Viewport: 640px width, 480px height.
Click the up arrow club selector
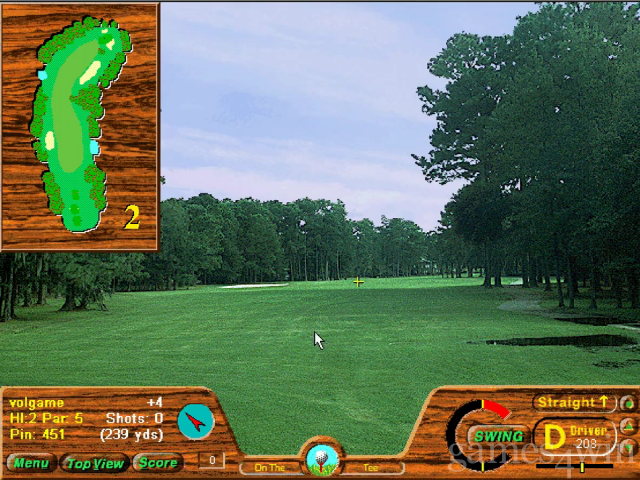[627, 426]
